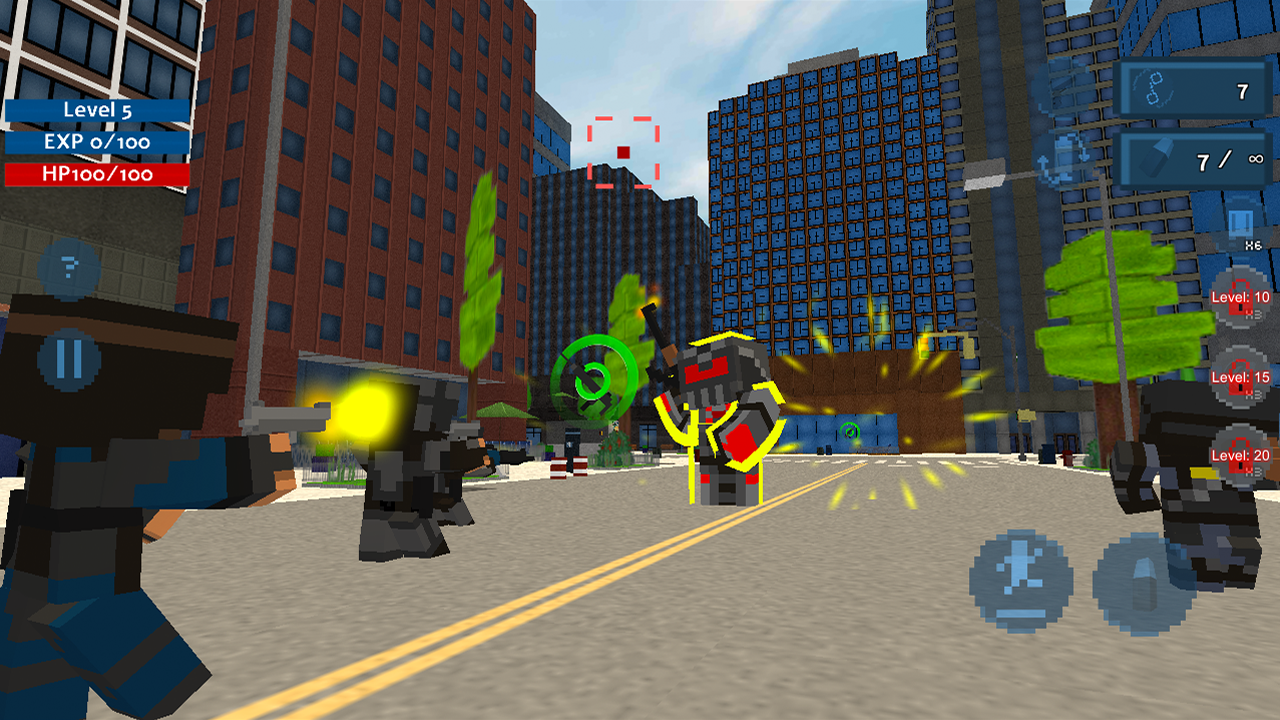Viewport: 1280px width, 720px height.
Task: Click the HP100/100 health bar
Action: point(97,173)
